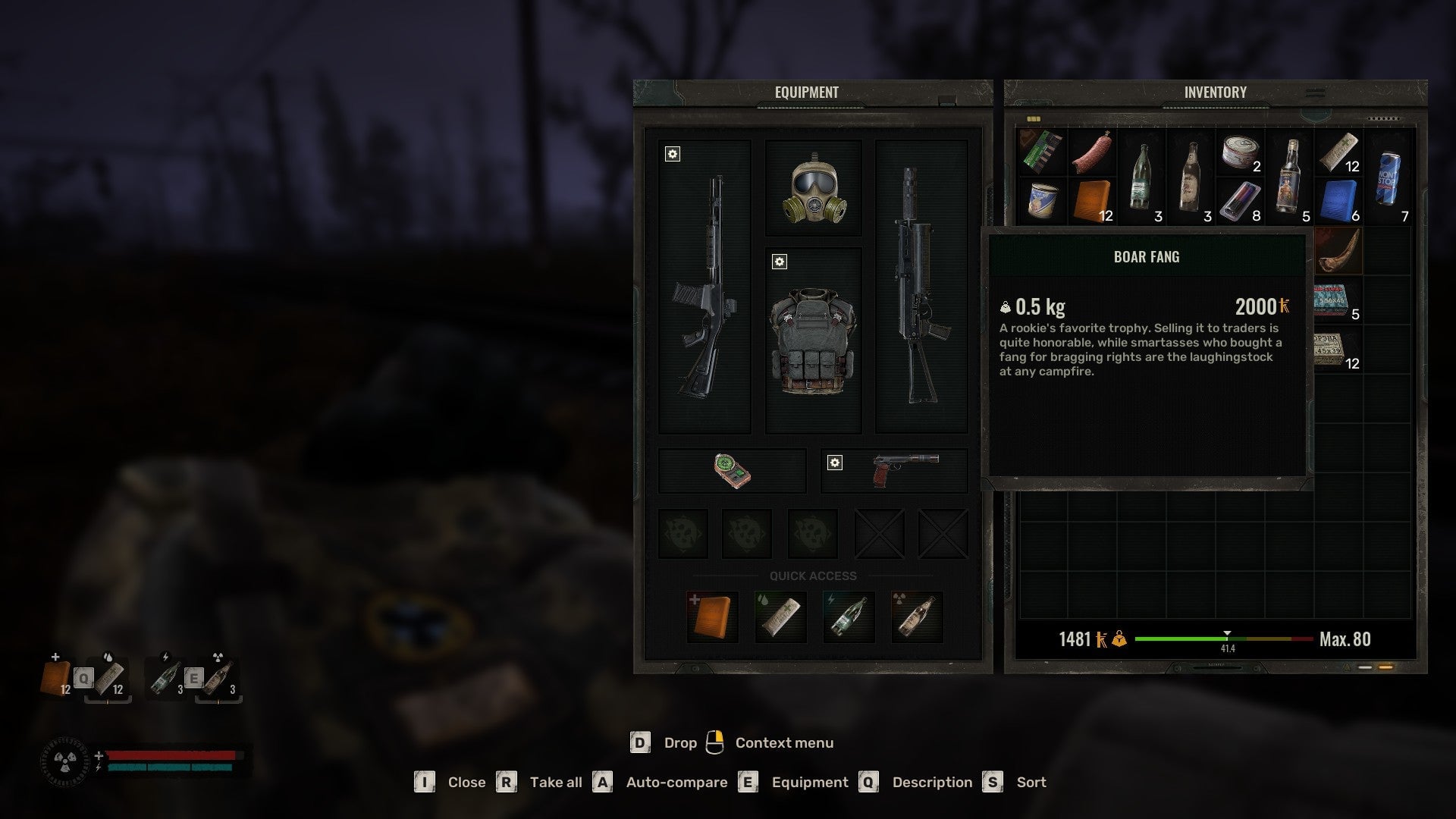This screenshot has height=819, width=1456.
Task: Open the gear icon on the pistol slot
Action: pos(834,463)
